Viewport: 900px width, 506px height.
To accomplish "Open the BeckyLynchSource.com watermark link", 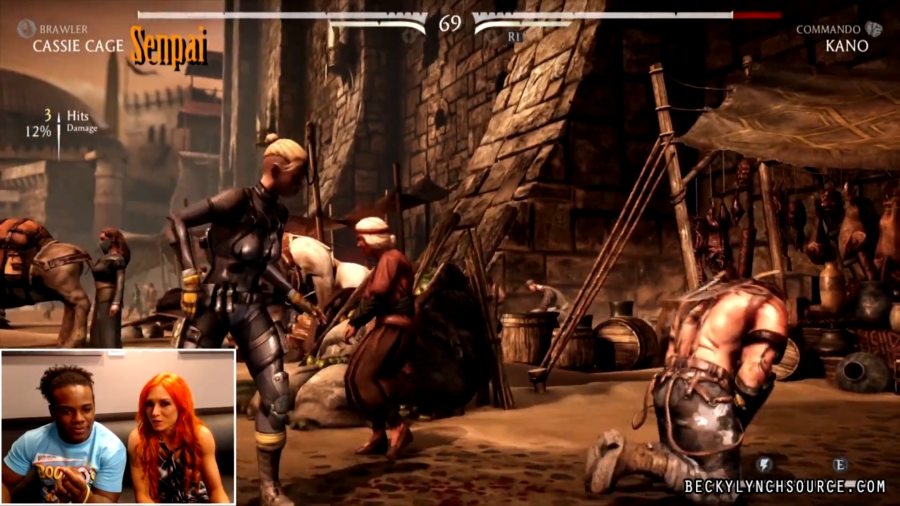I will click(x=784, y=487).
